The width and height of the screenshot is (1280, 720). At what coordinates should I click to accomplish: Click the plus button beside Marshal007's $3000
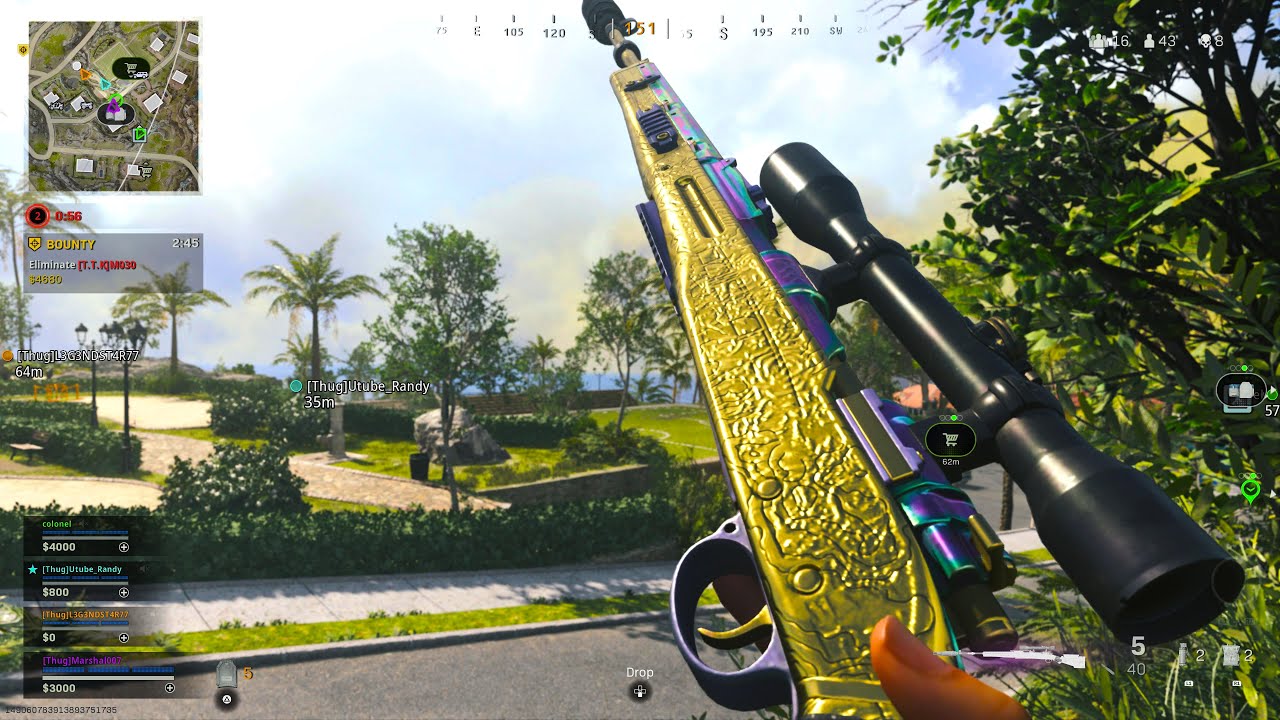pyautogui.click(x=170, y=688)
